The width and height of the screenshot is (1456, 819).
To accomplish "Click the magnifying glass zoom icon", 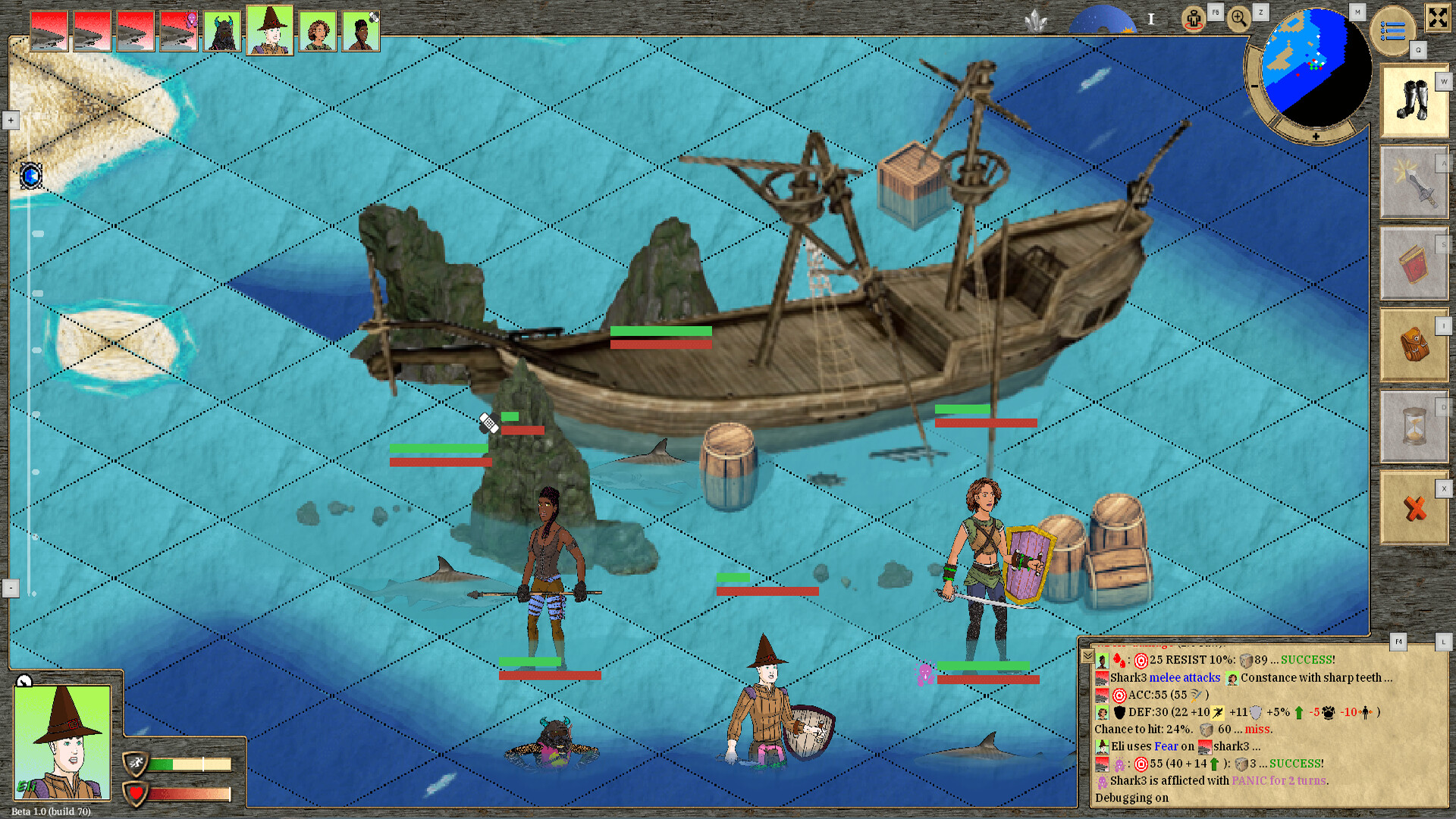I will tap(1239, 17).
